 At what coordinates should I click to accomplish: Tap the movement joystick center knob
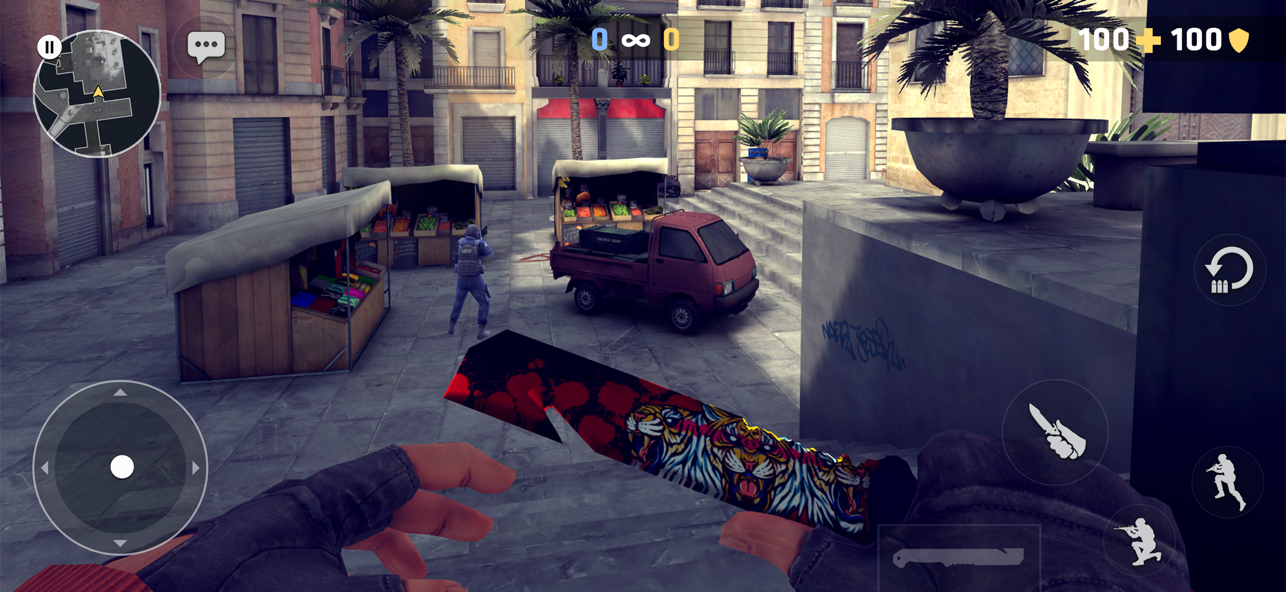122,467
